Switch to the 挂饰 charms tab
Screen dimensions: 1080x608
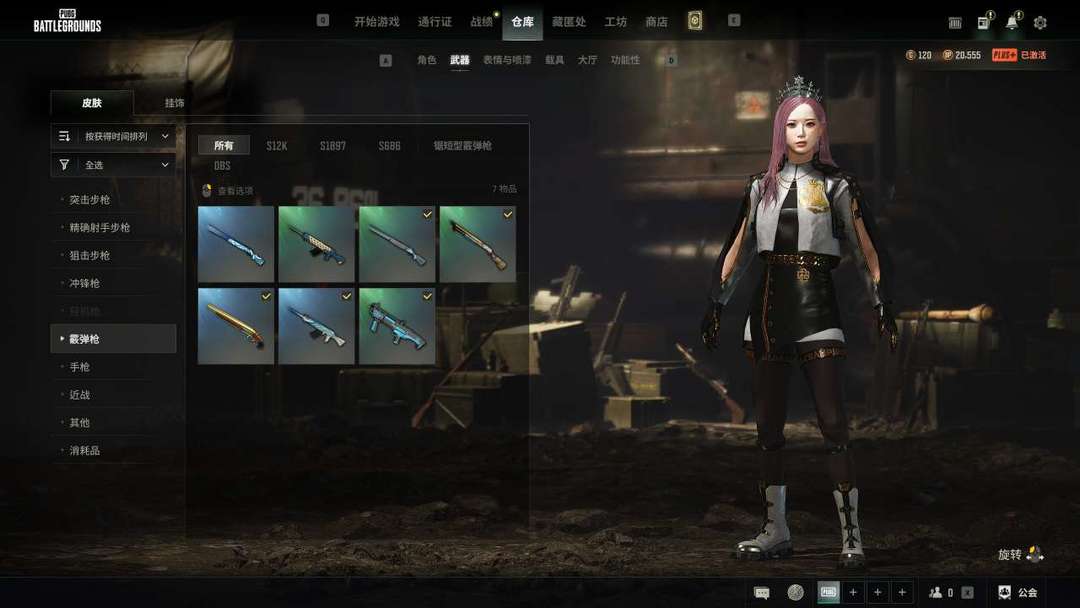coord(175,103)
